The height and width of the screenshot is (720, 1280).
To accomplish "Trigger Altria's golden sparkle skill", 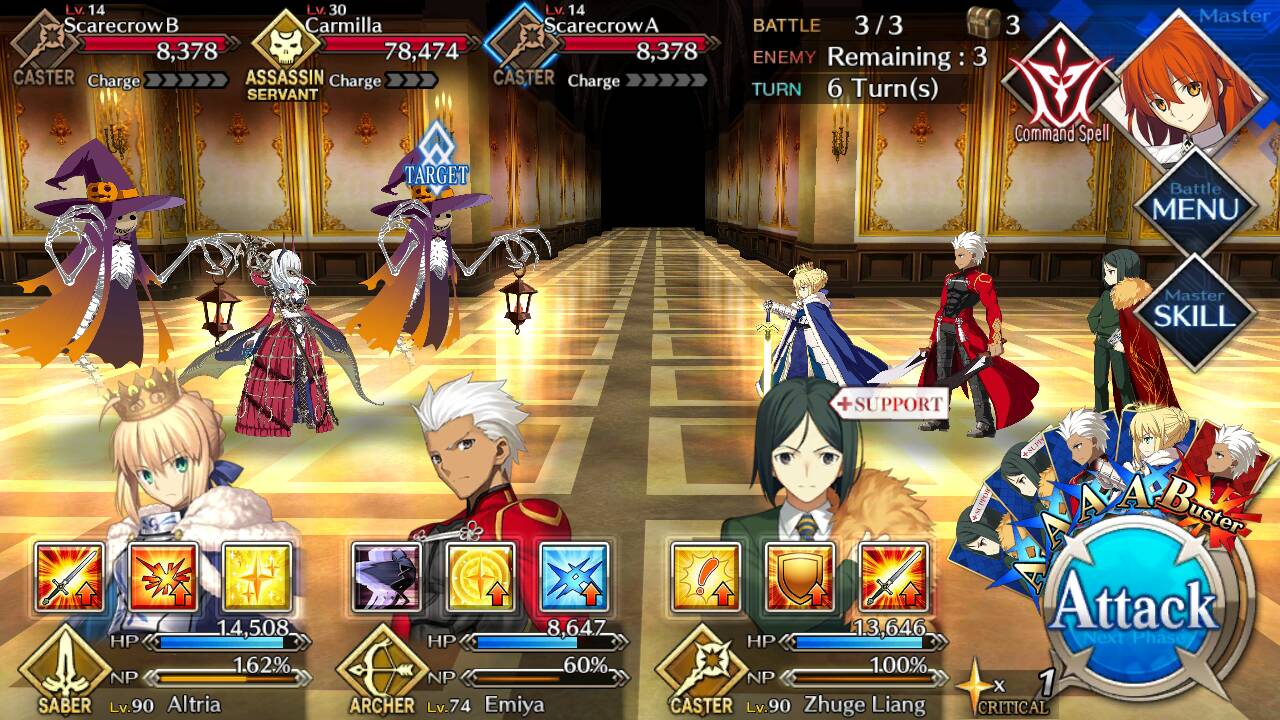I will (257, 577).
